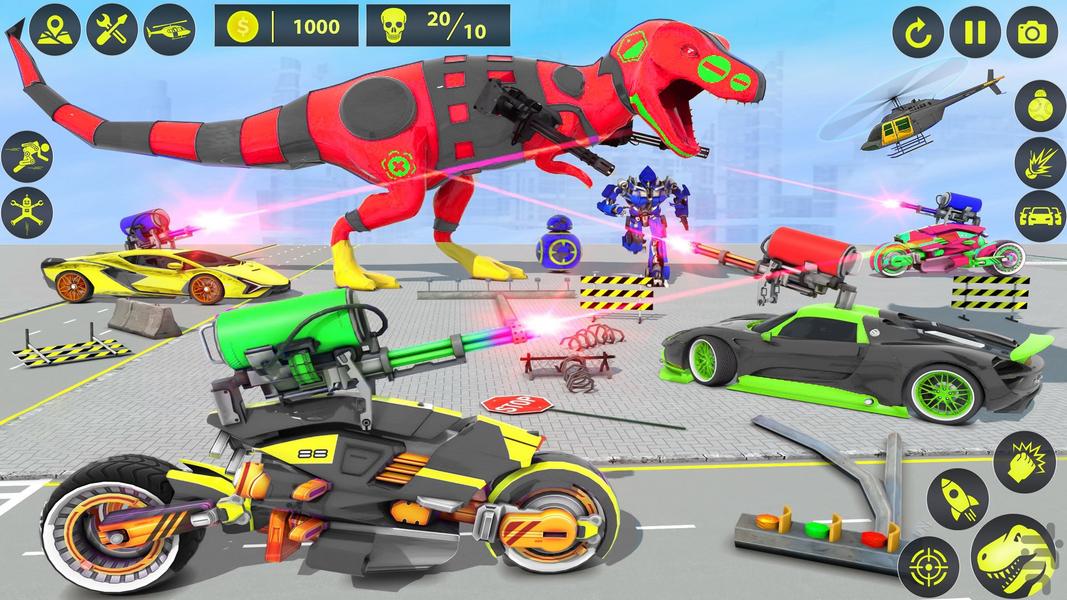This screenshot has height=600, width=1067.
Task: Activate the running robot sprint icon
Action: [x=26, y=156]
